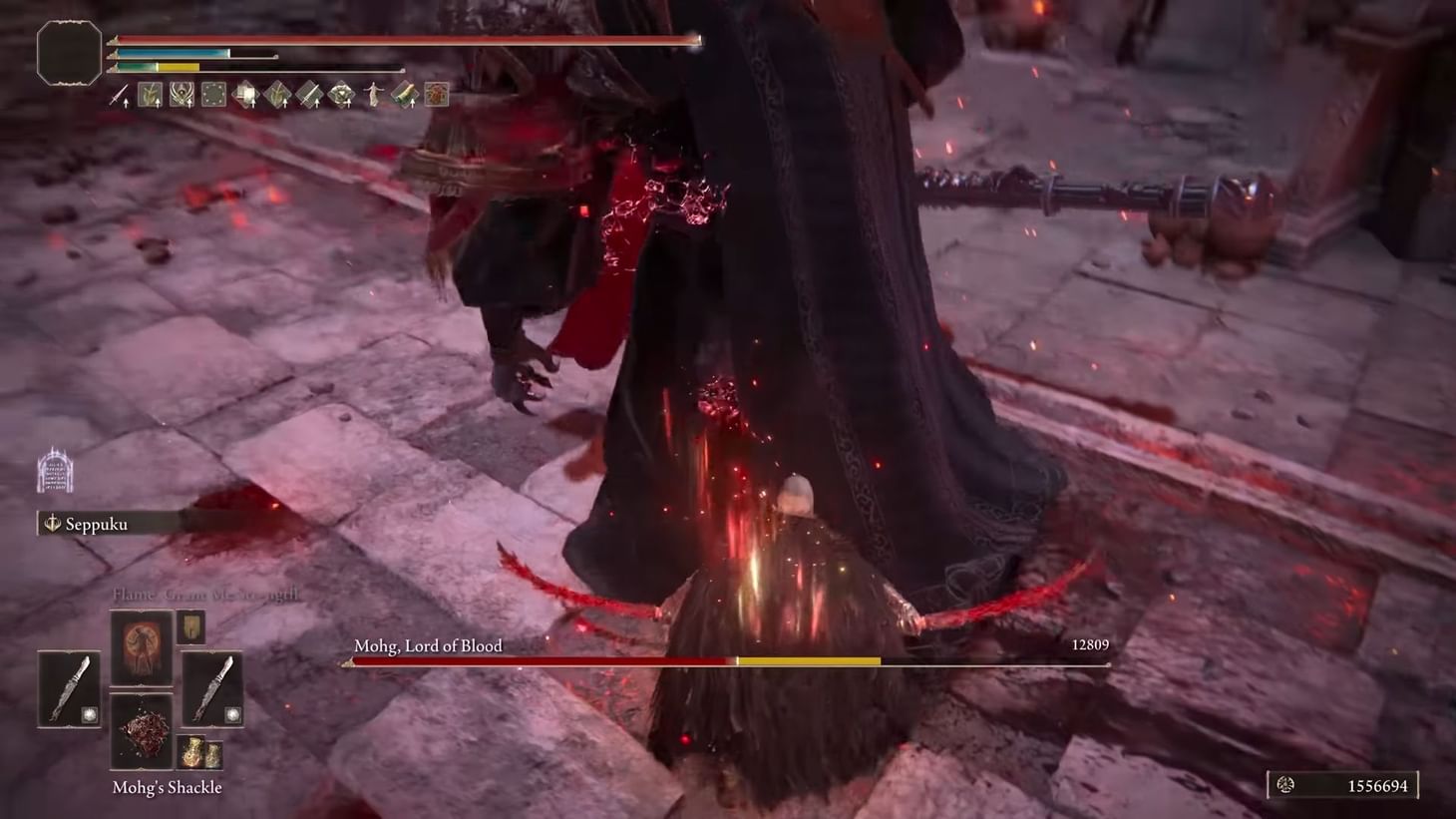Select the Mohg's Shackle item icon

click(x=141, y=730)
